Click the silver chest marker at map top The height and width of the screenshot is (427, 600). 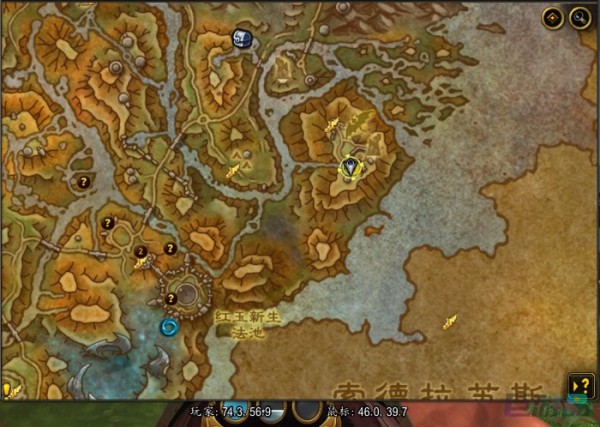point(242,38)
